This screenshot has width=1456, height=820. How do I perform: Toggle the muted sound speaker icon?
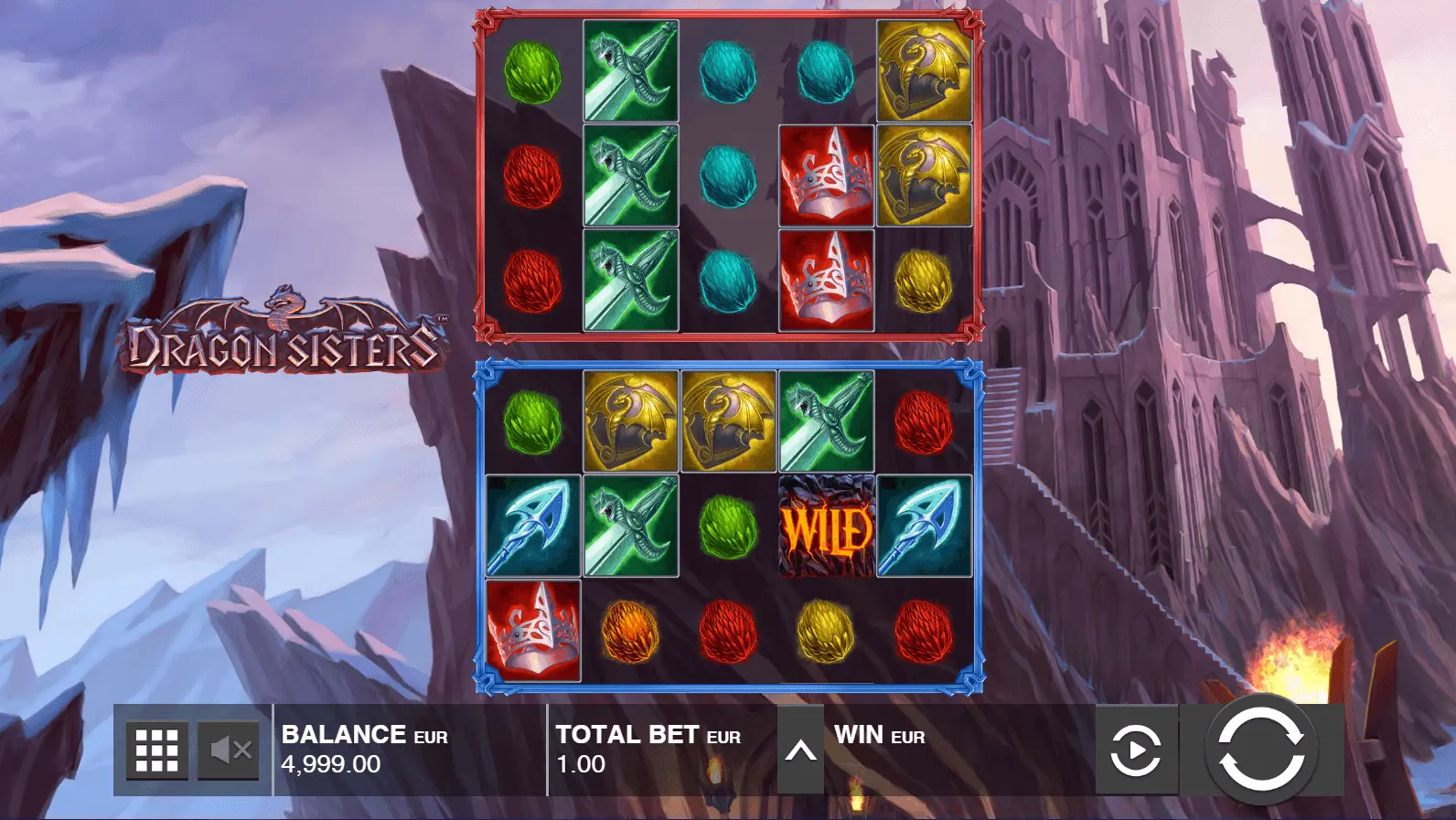tap(230, 751)
